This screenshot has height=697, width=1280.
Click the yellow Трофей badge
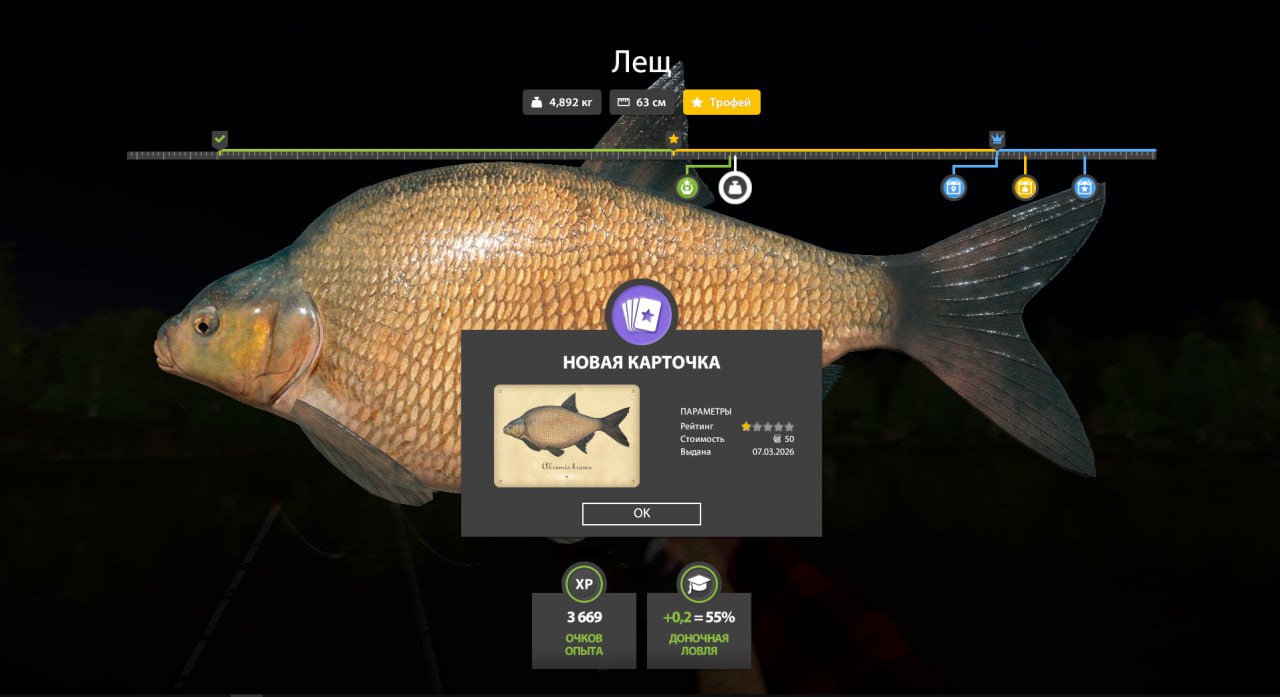[x=721, y=102]
